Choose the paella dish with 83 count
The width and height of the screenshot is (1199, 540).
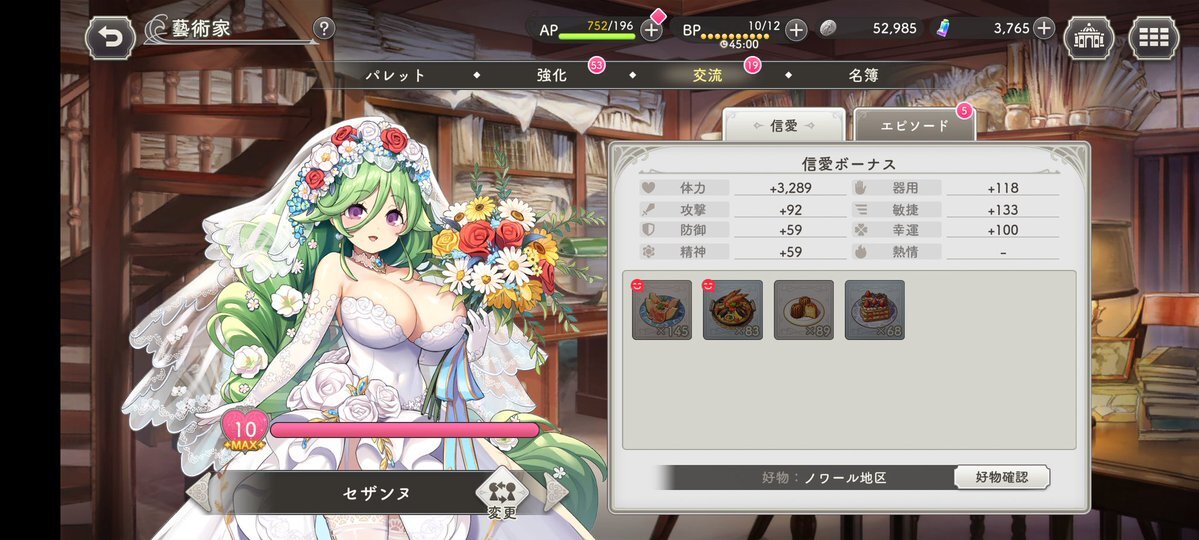[733, 310]
